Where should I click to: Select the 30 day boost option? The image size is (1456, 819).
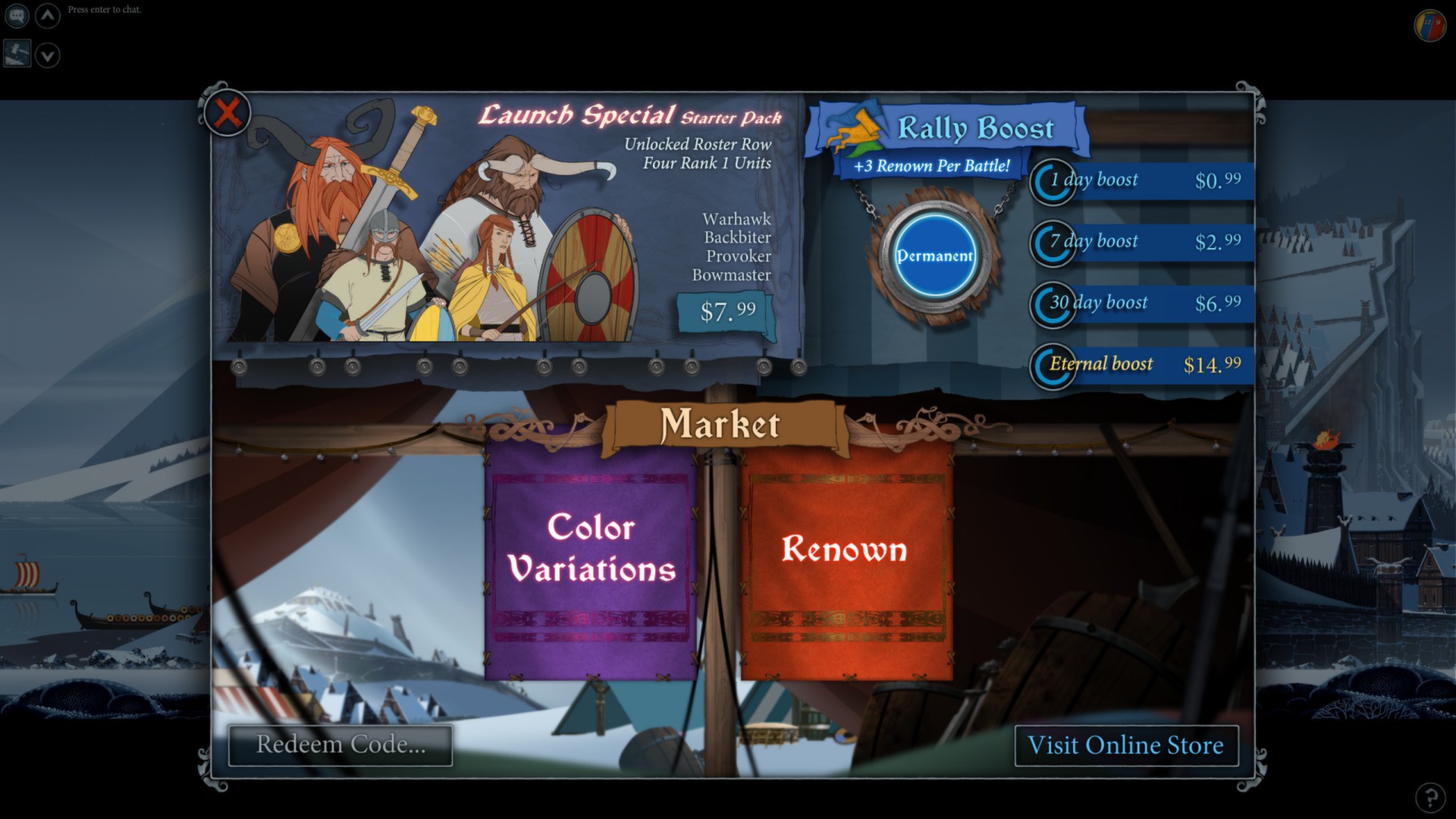click(x=1137, y=305)
